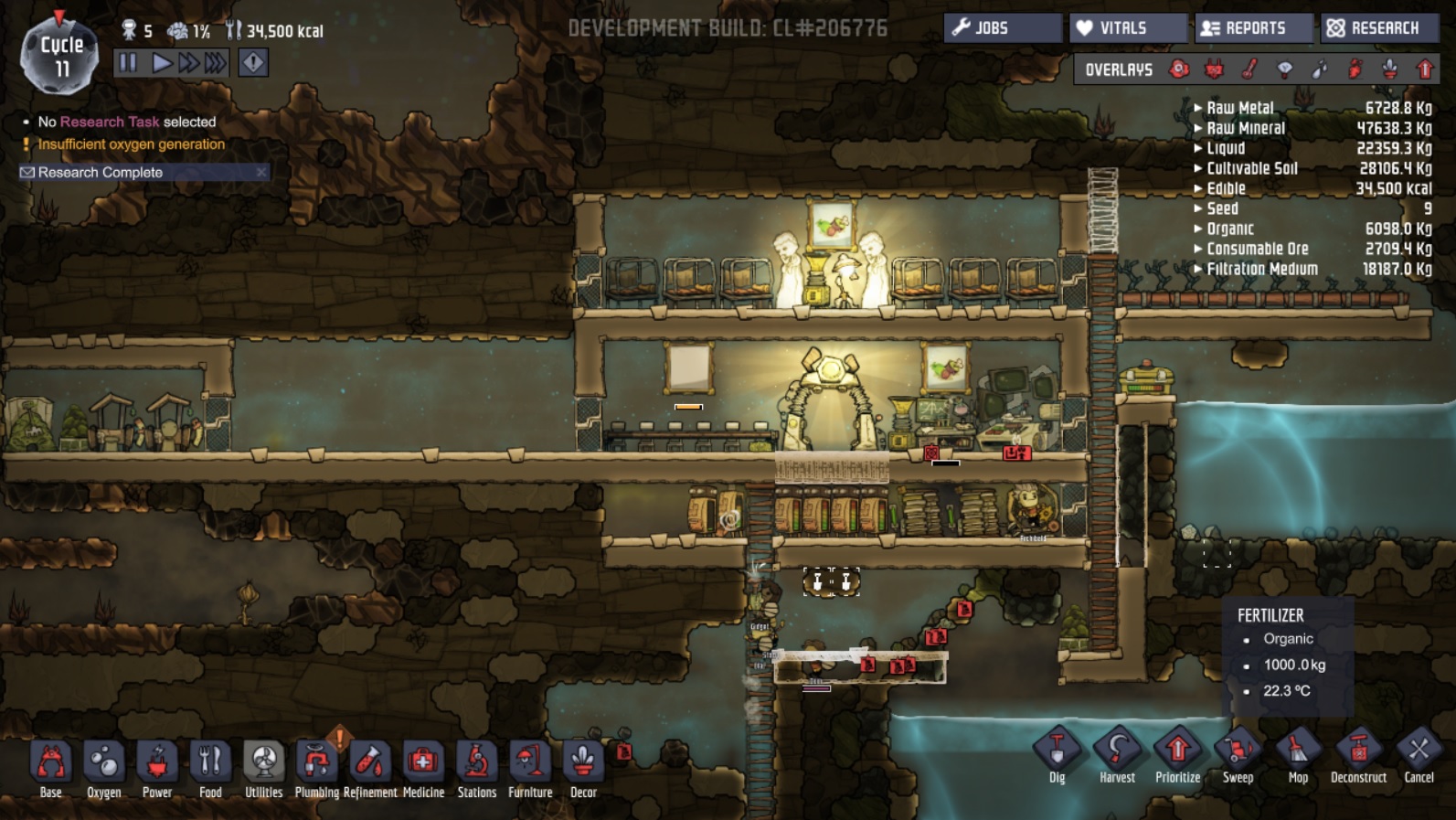Open the Research screen
Image resolution: width=1456 pixels, height=820 pixels.
click(1379, 28)
